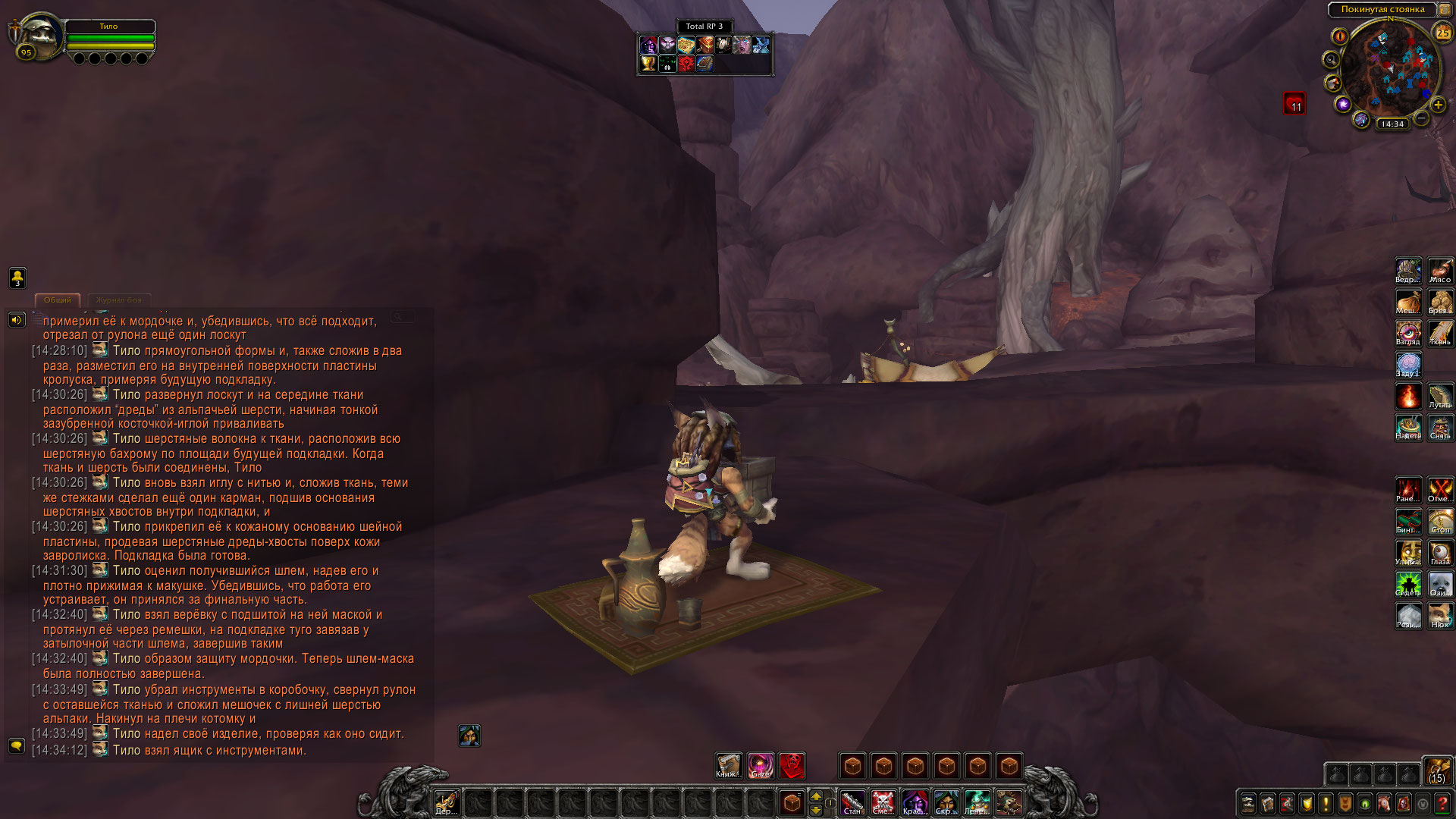Toggle the minimap tracking magnifier button
Screen dimensions: 1456x819
point(1331,59)
